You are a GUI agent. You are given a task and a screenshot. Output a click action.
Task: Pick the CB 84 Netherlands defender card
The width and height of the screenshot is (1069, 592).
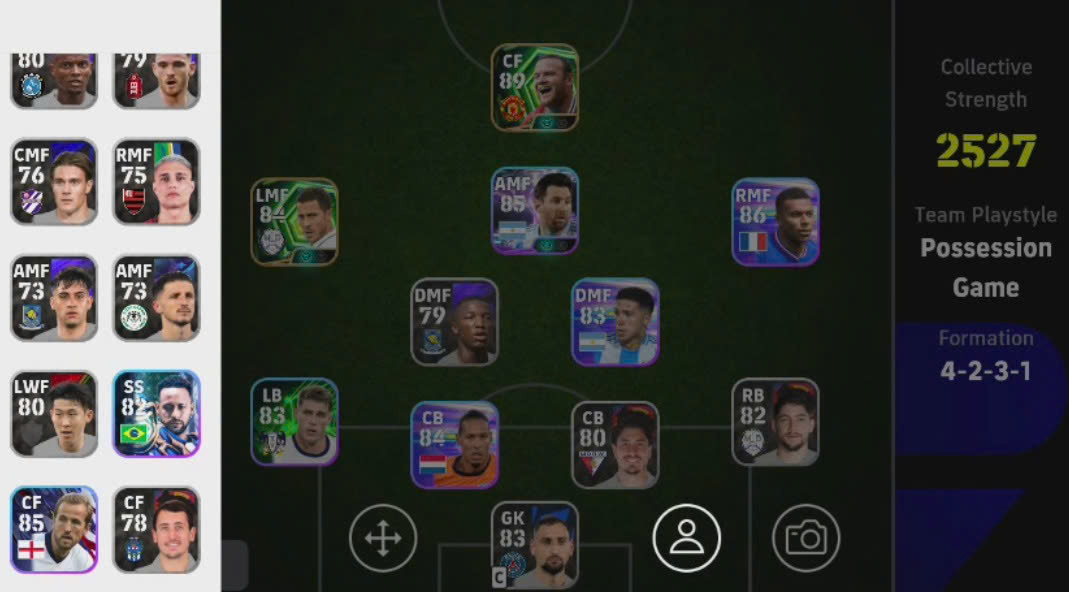coord(454,444)
